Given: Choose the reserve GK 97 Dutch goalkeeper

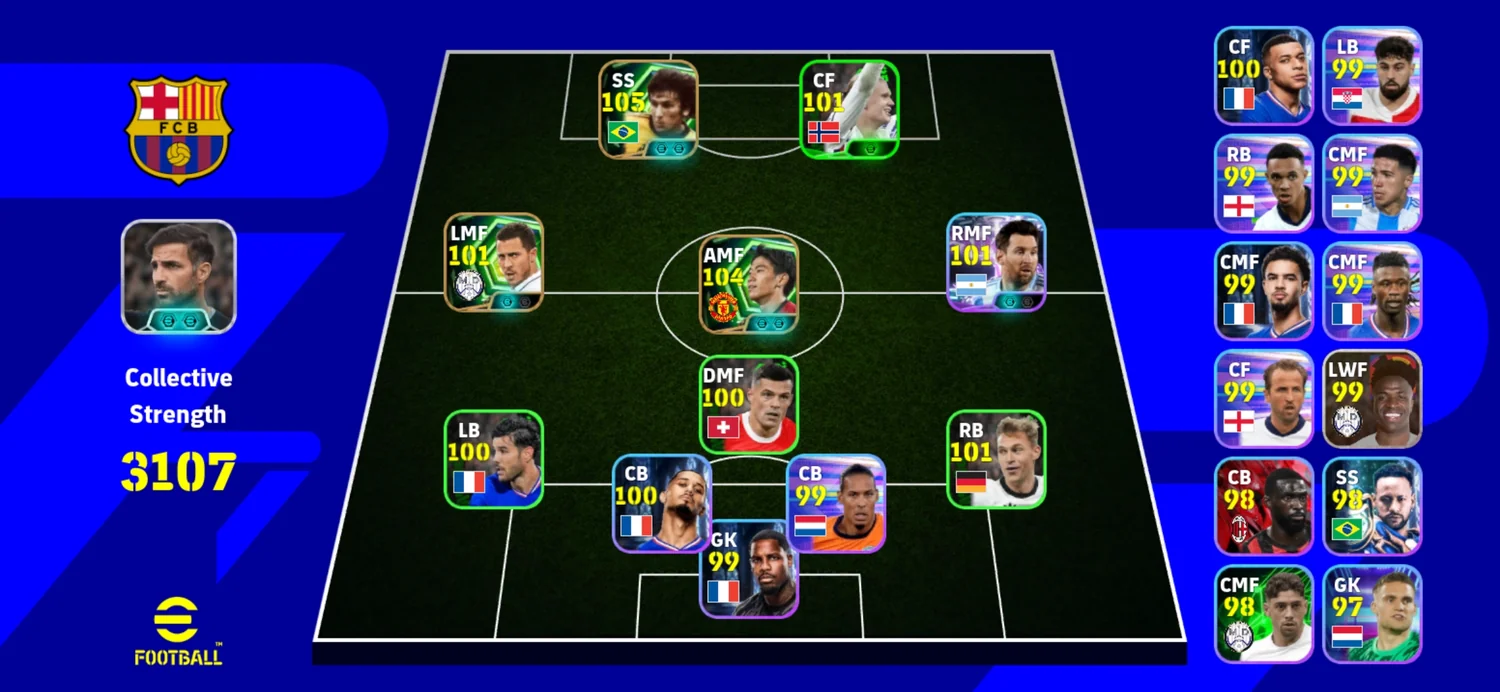Looking at the screenshot, I should click(x=1372, y=614).
